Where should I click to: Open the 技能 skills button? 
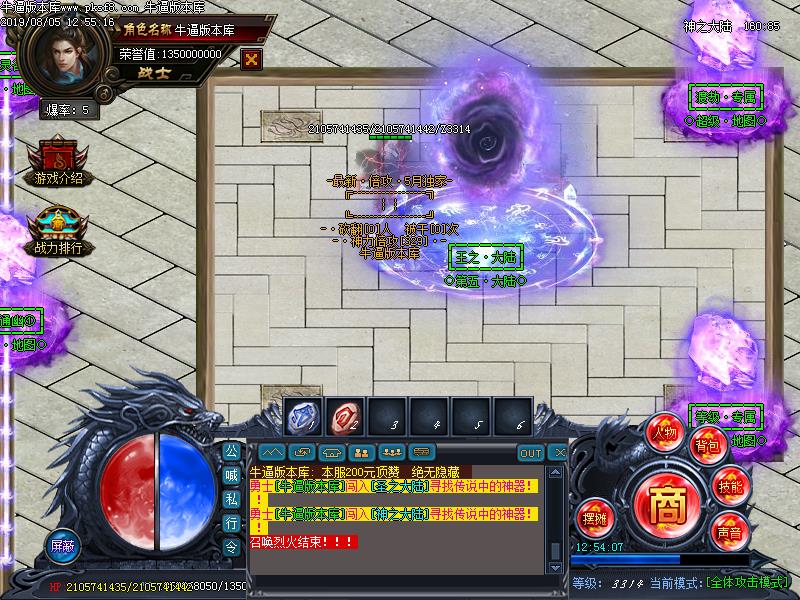730,486
